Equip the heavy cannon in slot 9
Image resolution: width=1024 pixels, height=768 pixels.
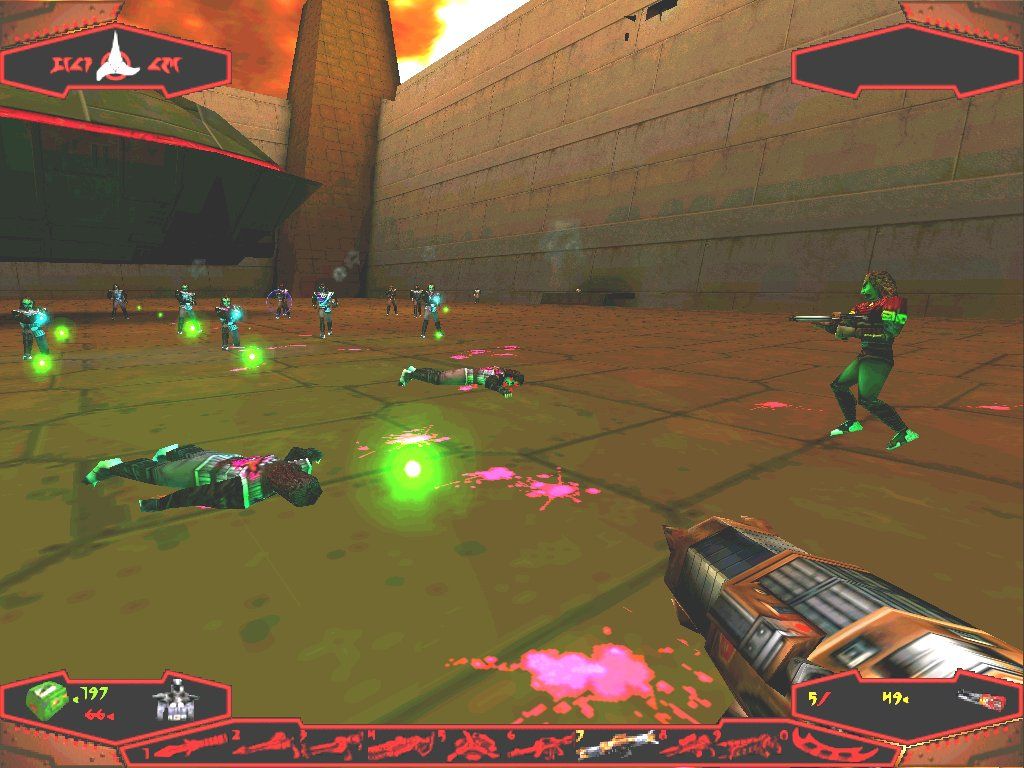coord(748,746)
